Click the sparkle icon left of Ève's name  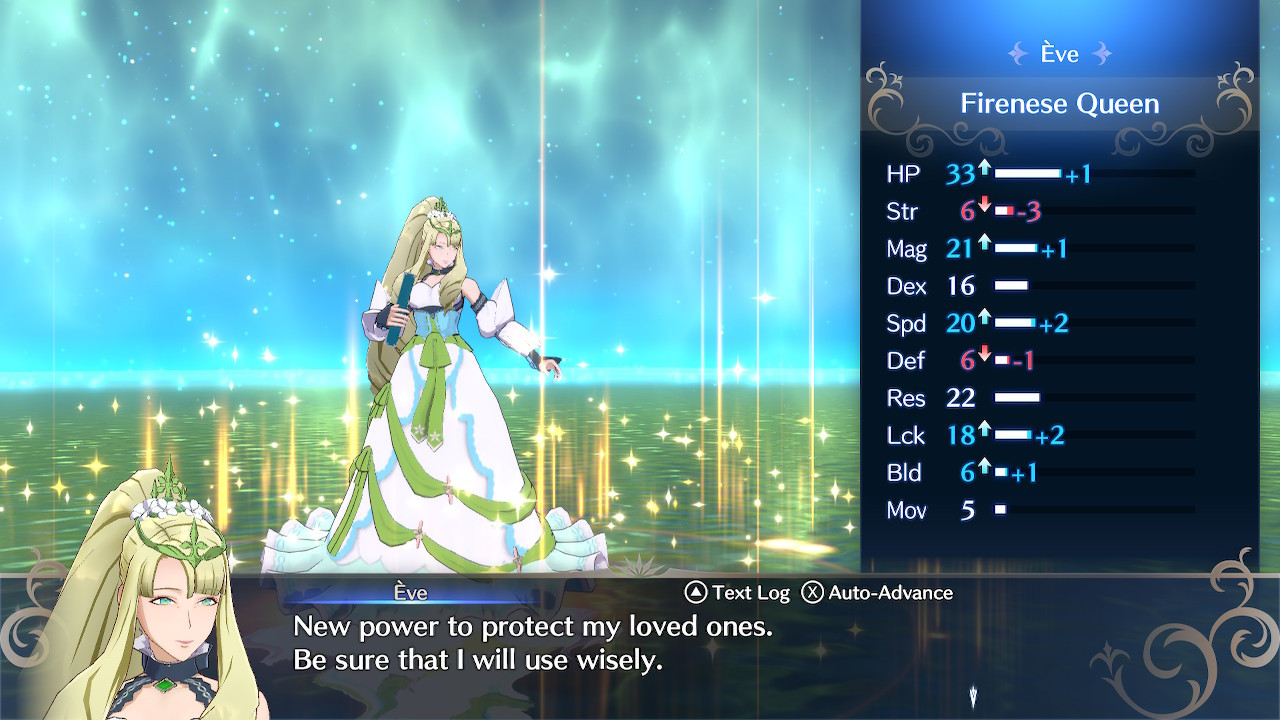1019,54
